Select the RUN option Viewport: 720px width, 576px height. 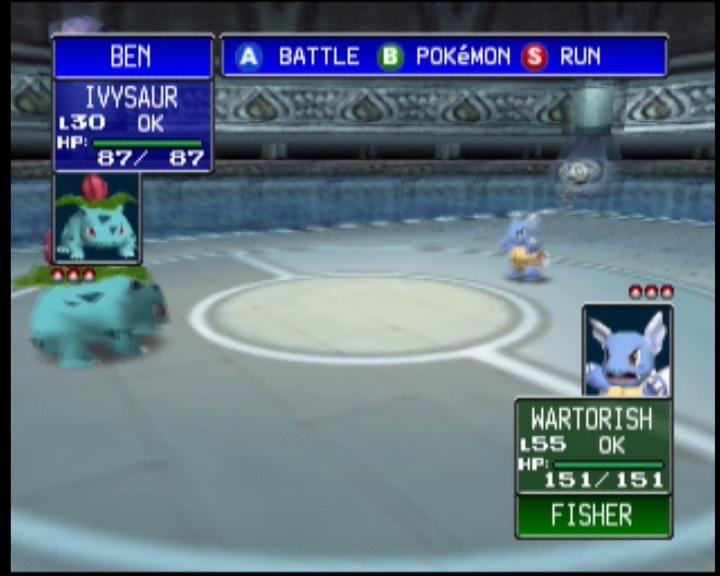(563, 57)
